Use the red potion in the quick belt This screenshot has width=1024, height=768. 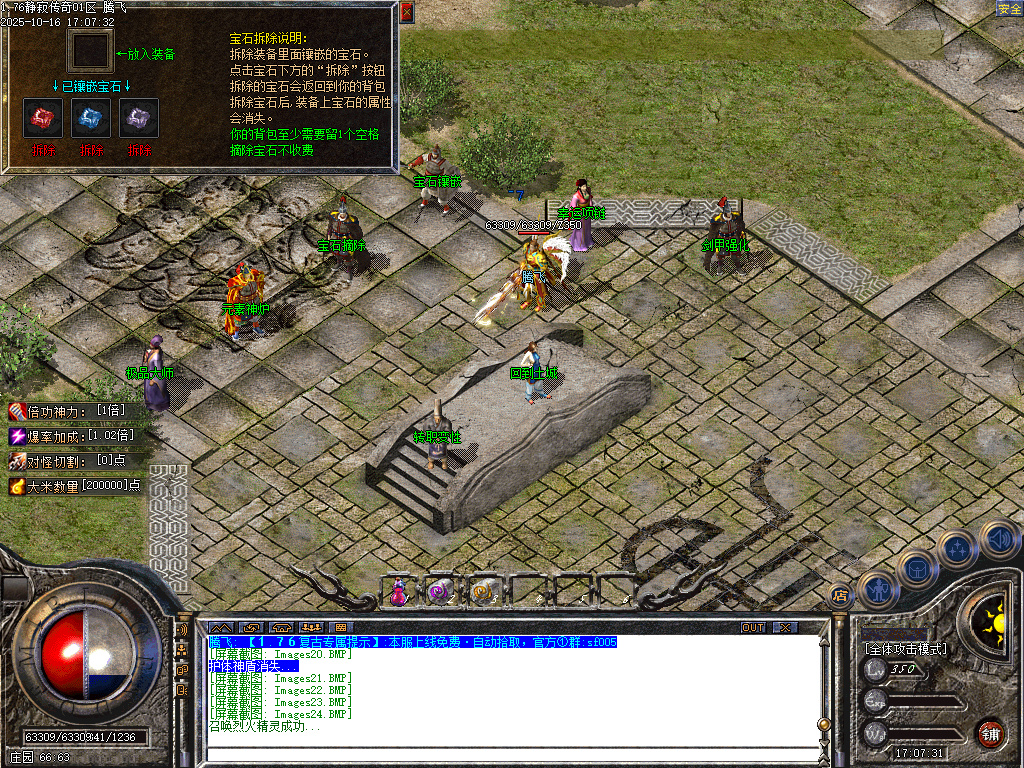399,591
